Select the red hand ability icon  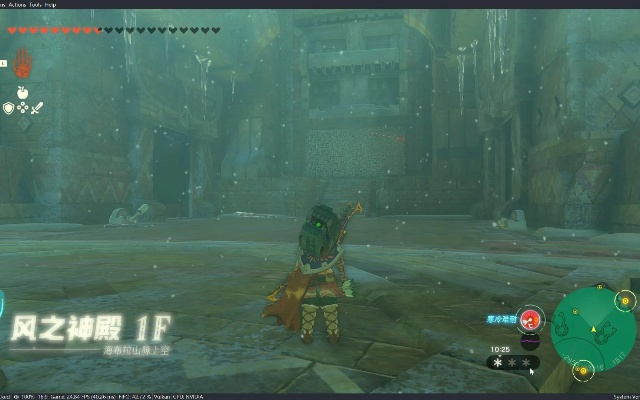point(21,62)
